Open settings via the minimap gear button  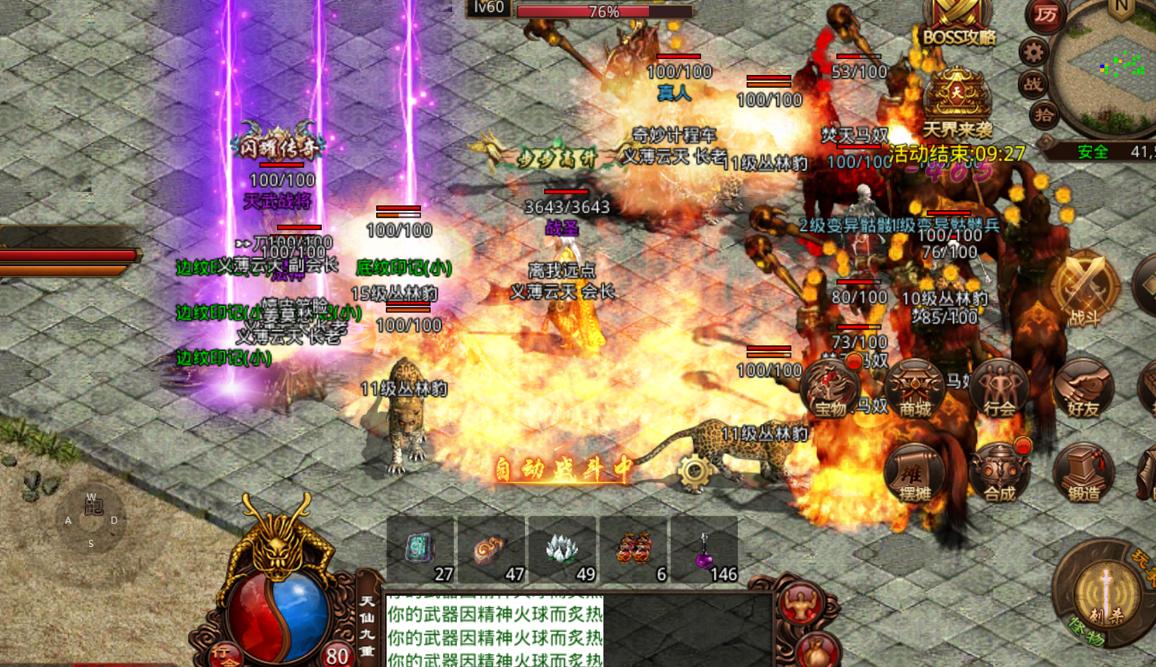point(1033,51)
